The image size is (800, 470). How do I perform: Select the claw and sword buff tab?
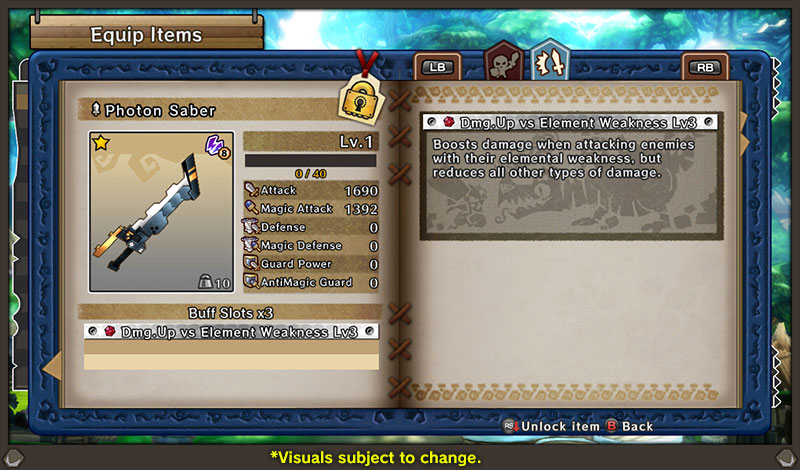point(549,65)
